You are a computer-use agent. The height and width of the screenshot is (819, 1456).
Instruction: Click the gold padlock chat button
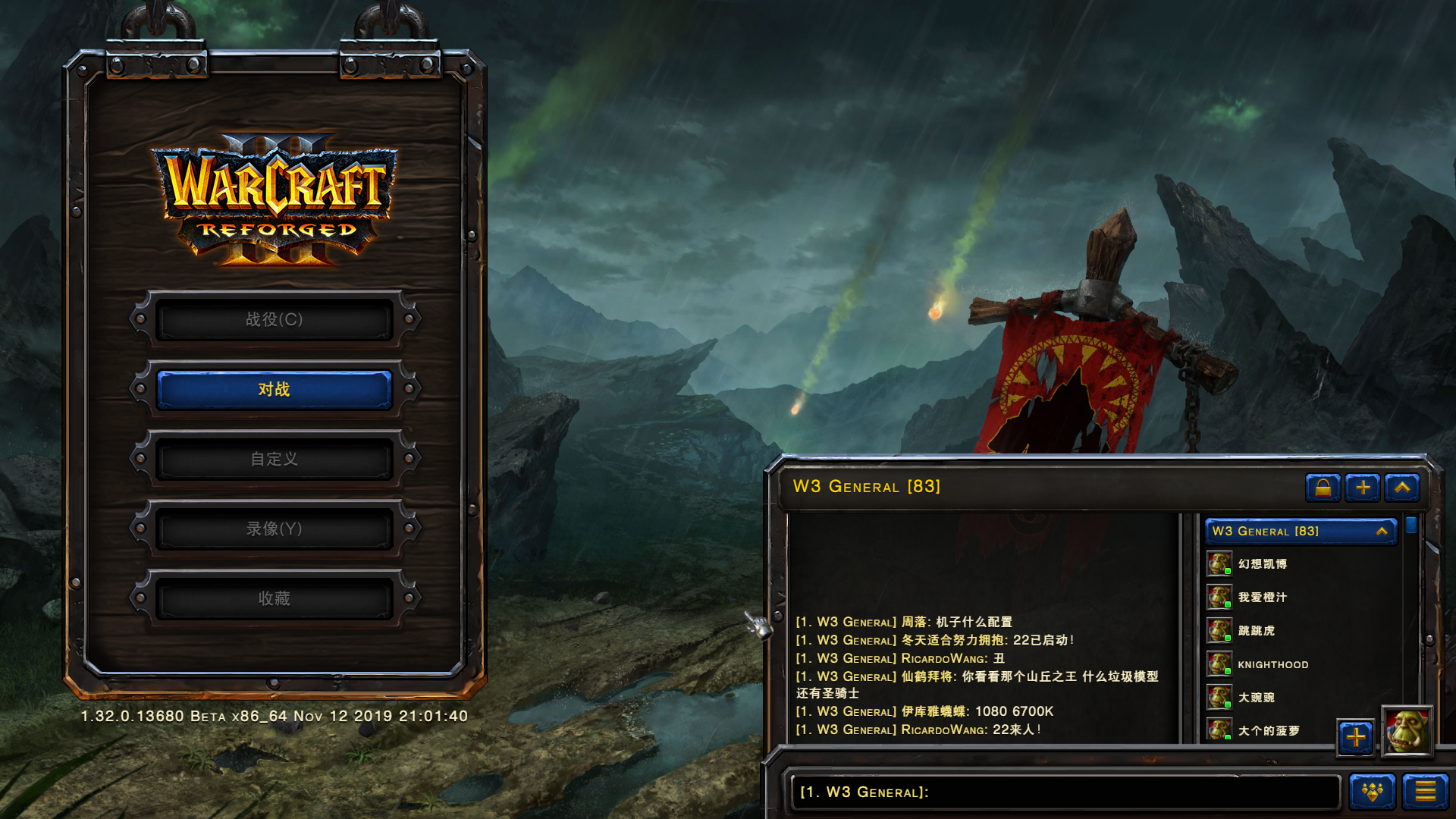coord(1323,487)
